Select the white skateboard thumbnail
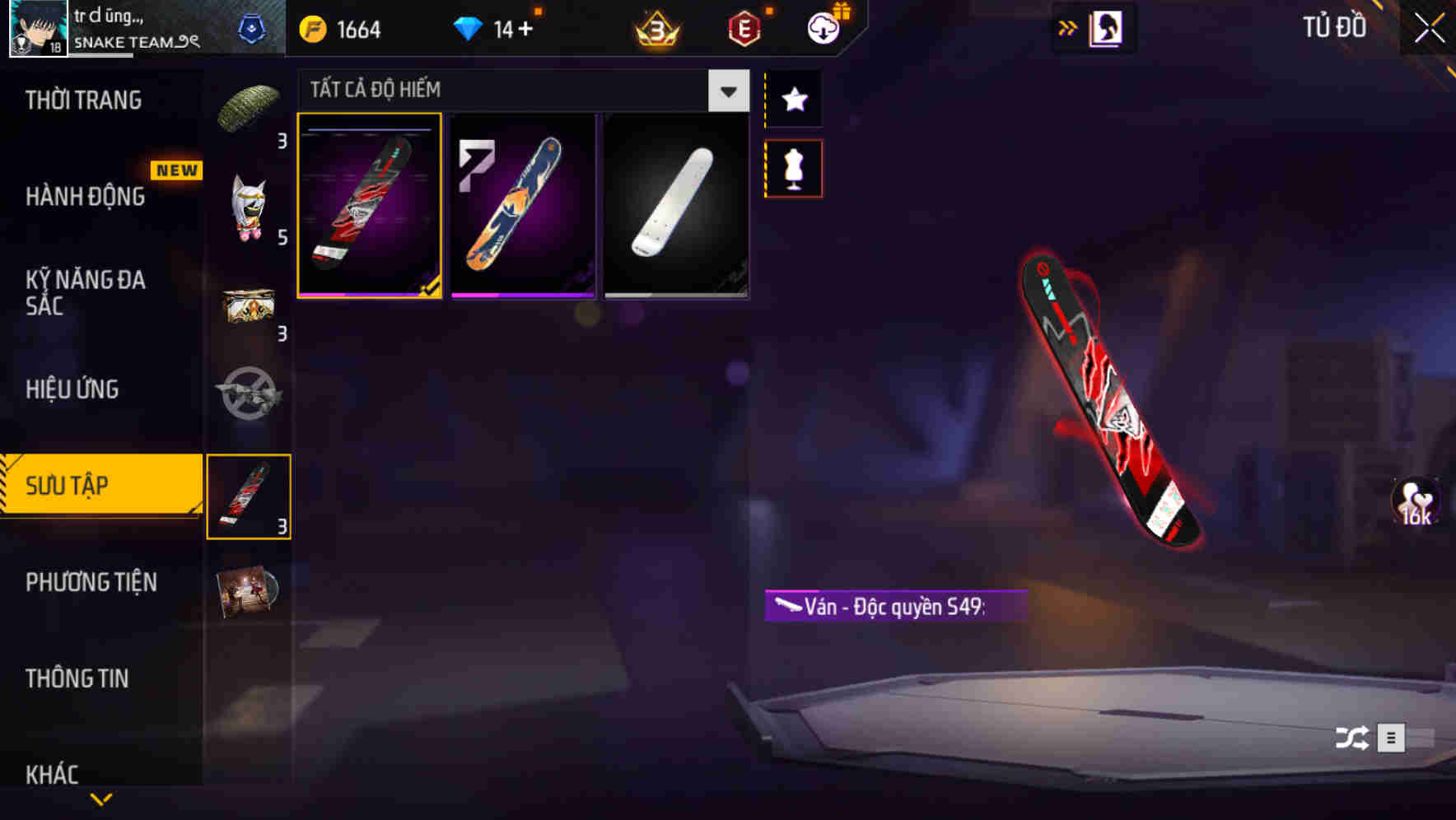Viewport: 1456px width, 820px height. [x=675, y=205]
